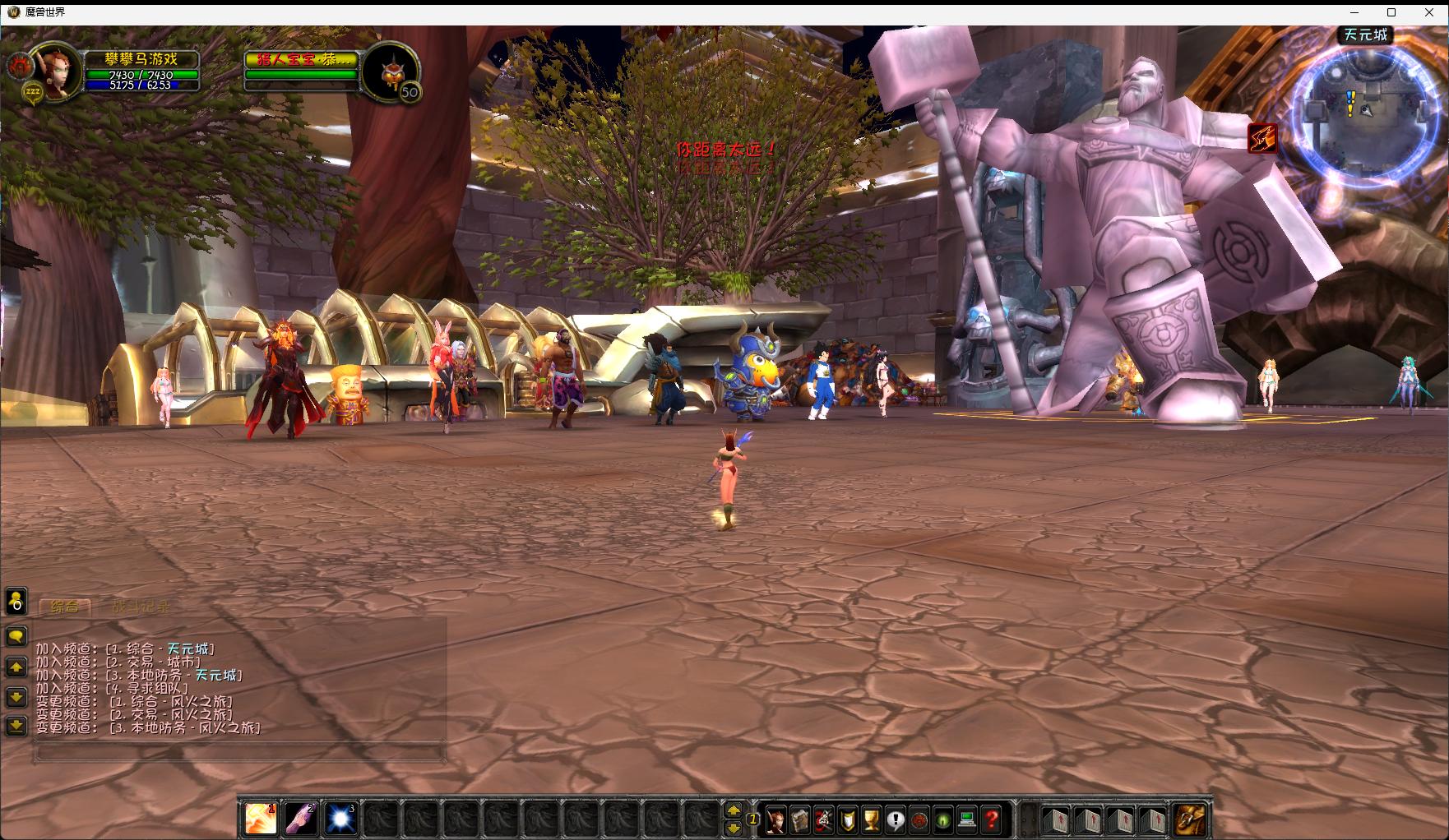The width and height of the screenshot is (1449, 840).
Task: Open the social friends button above chat
Action: (16, 602)
